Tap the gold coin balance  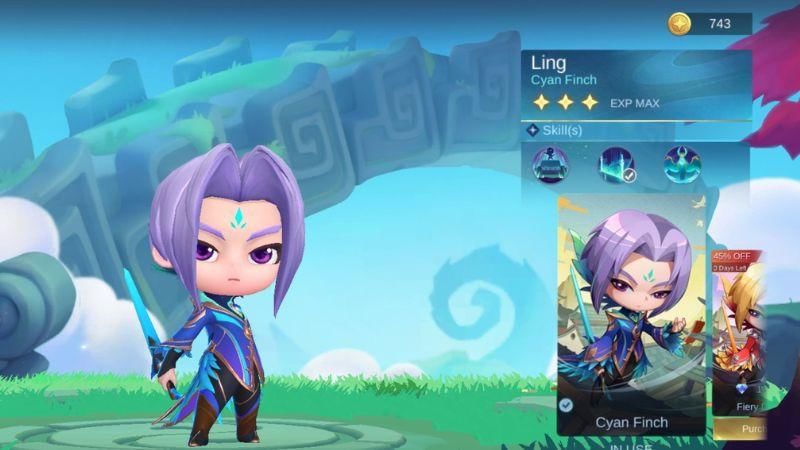709,23
